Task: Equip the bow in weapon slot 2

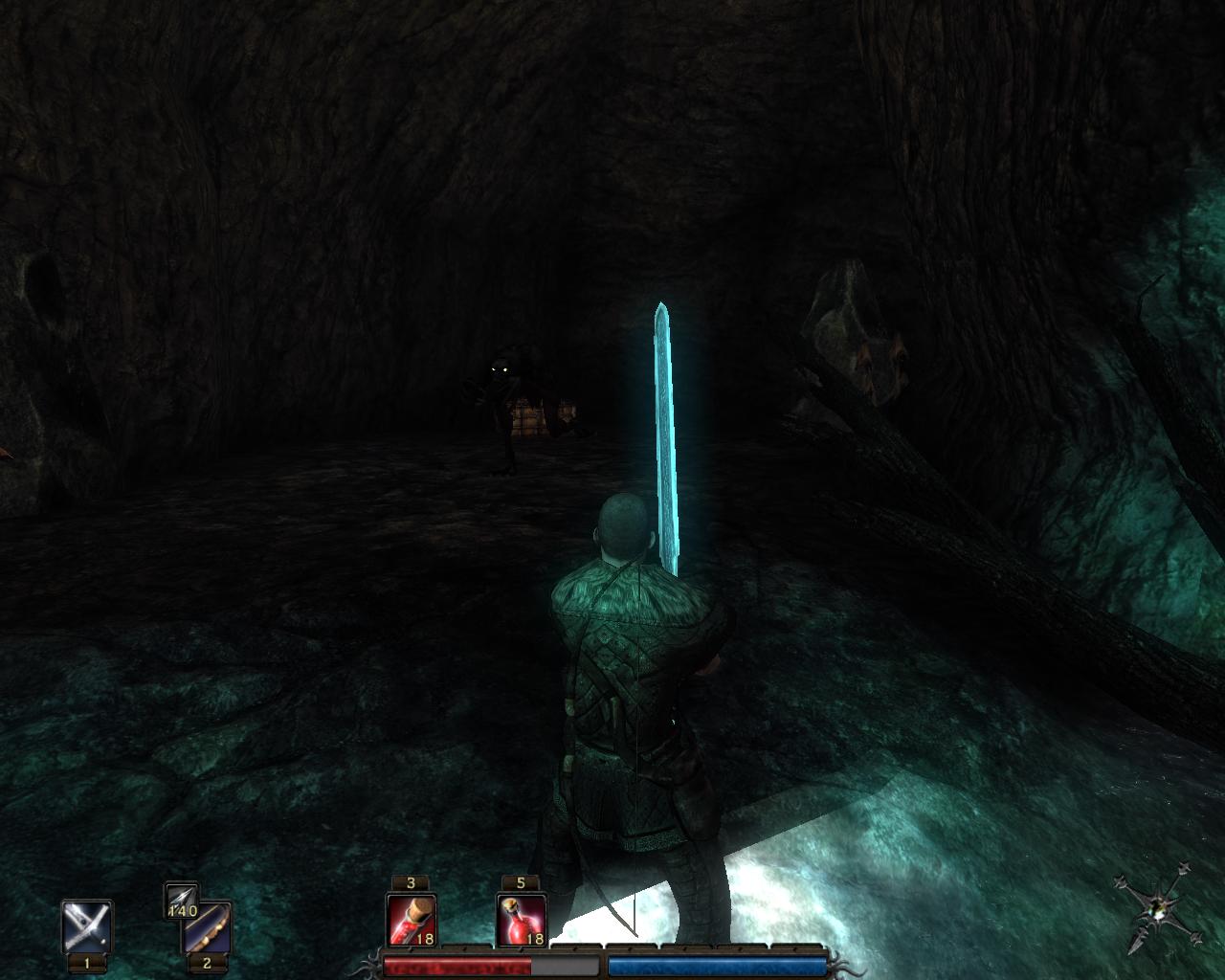Action: click(x=207, y=926)
